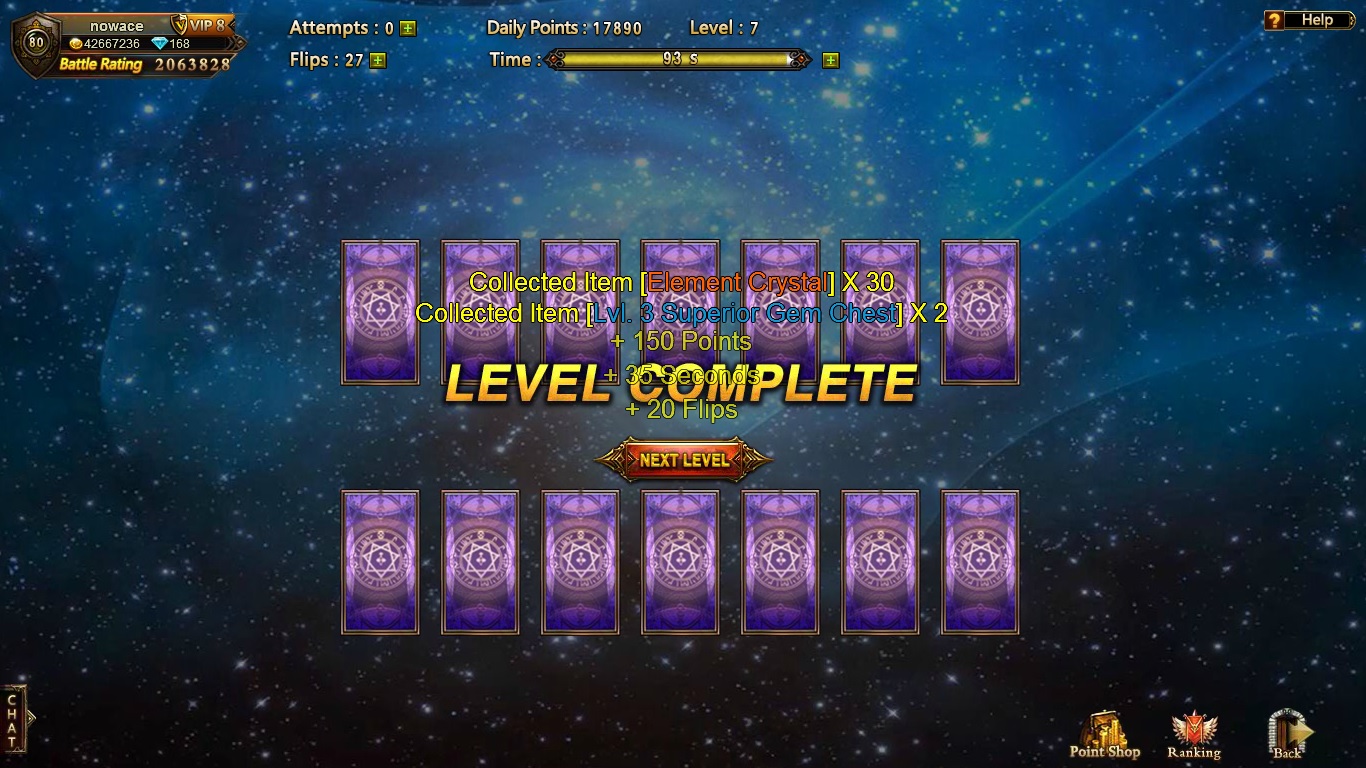Go Back to exit the card game

(x=1288, y=736)
